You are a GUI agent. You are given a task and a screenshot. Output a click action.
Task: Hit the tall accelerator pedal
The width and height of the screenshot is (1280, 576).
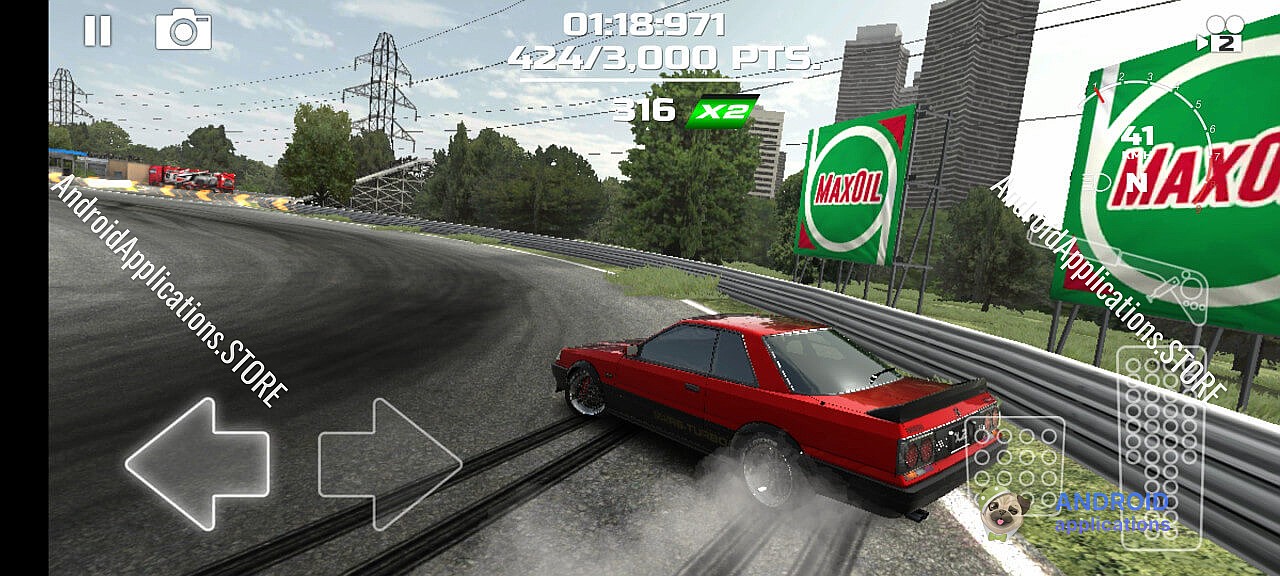[1160, 445]
